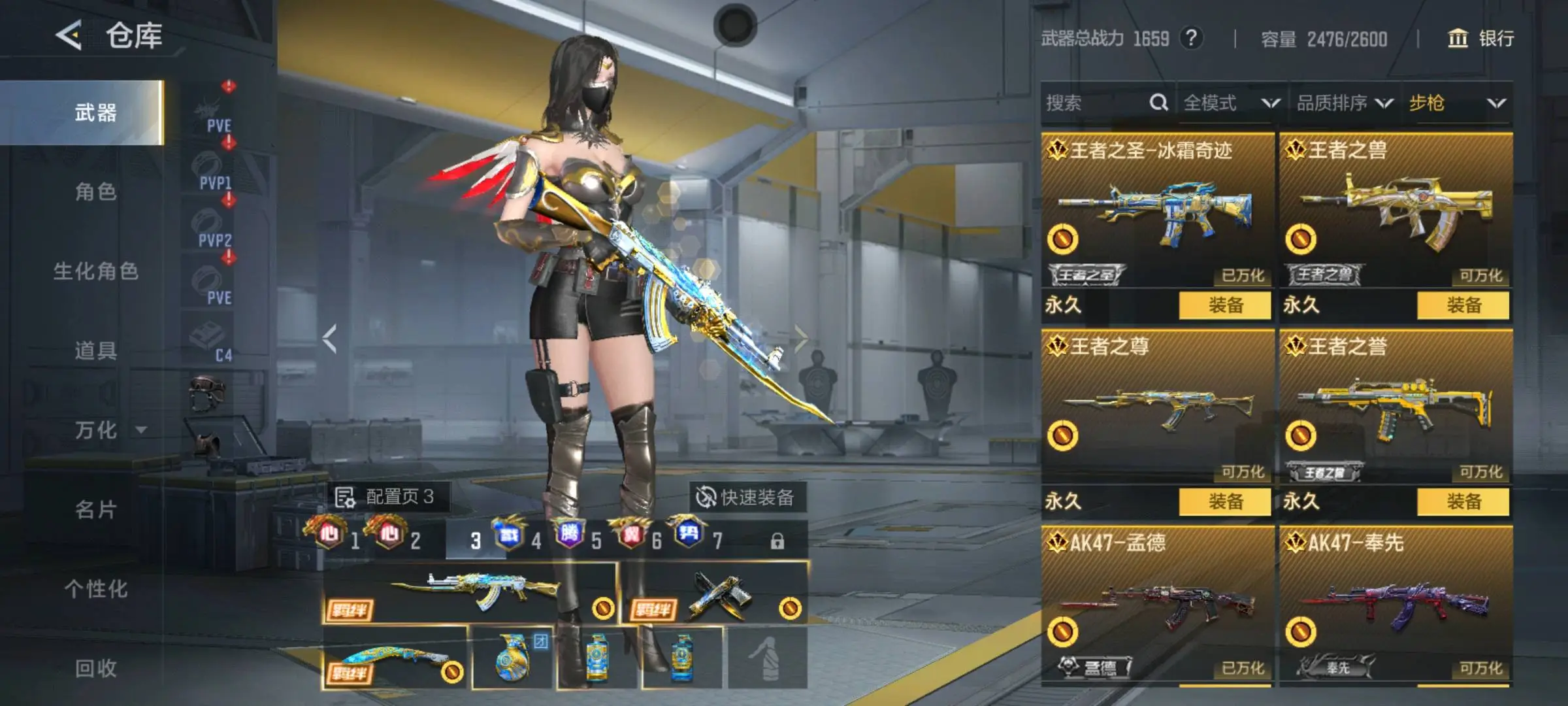This screenshot has height=706, width=1568.
Task: Switch to loadout page 5
Action: click(x=578, y=540)
